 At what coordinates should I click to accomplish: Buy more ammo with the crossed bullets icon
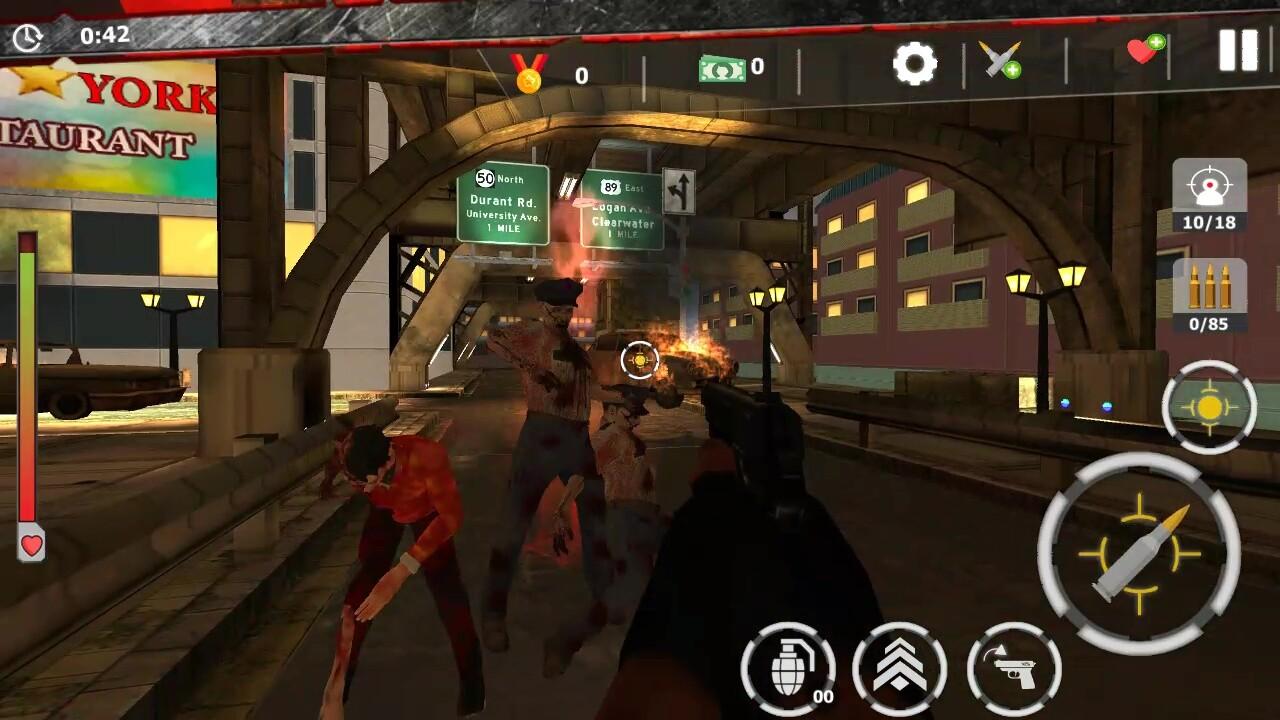point(999,64)
